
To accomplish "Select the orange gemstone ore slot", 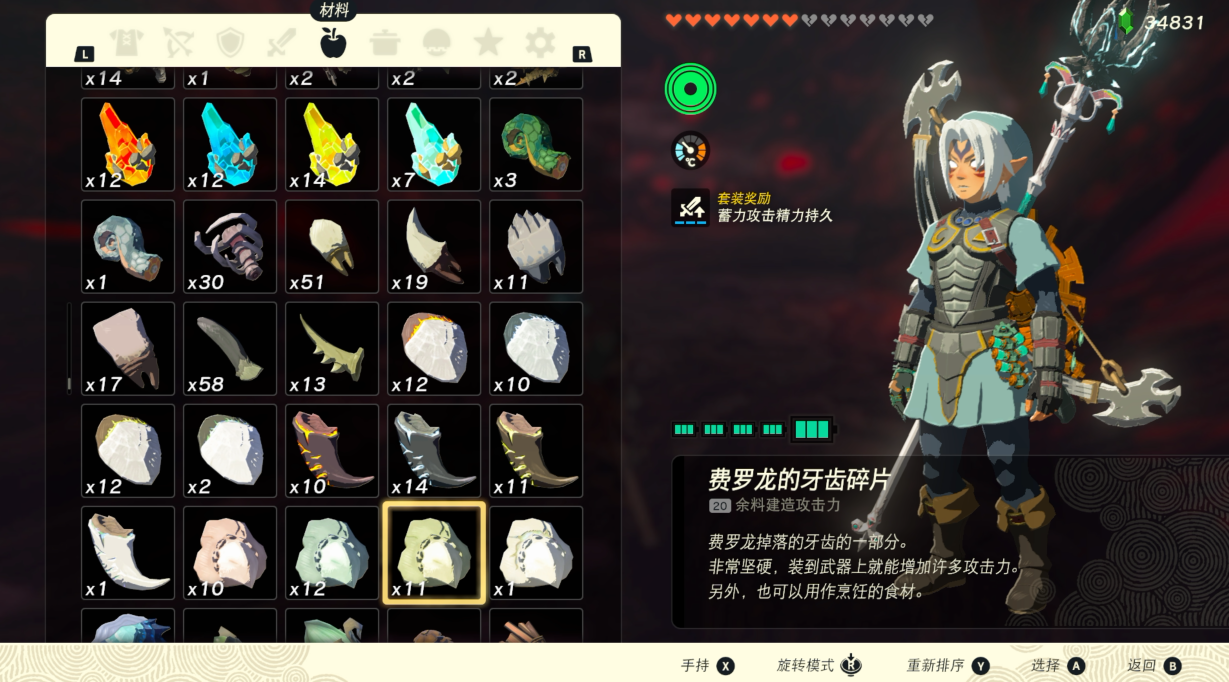I will pyautogui.click(x=128, y=144).
